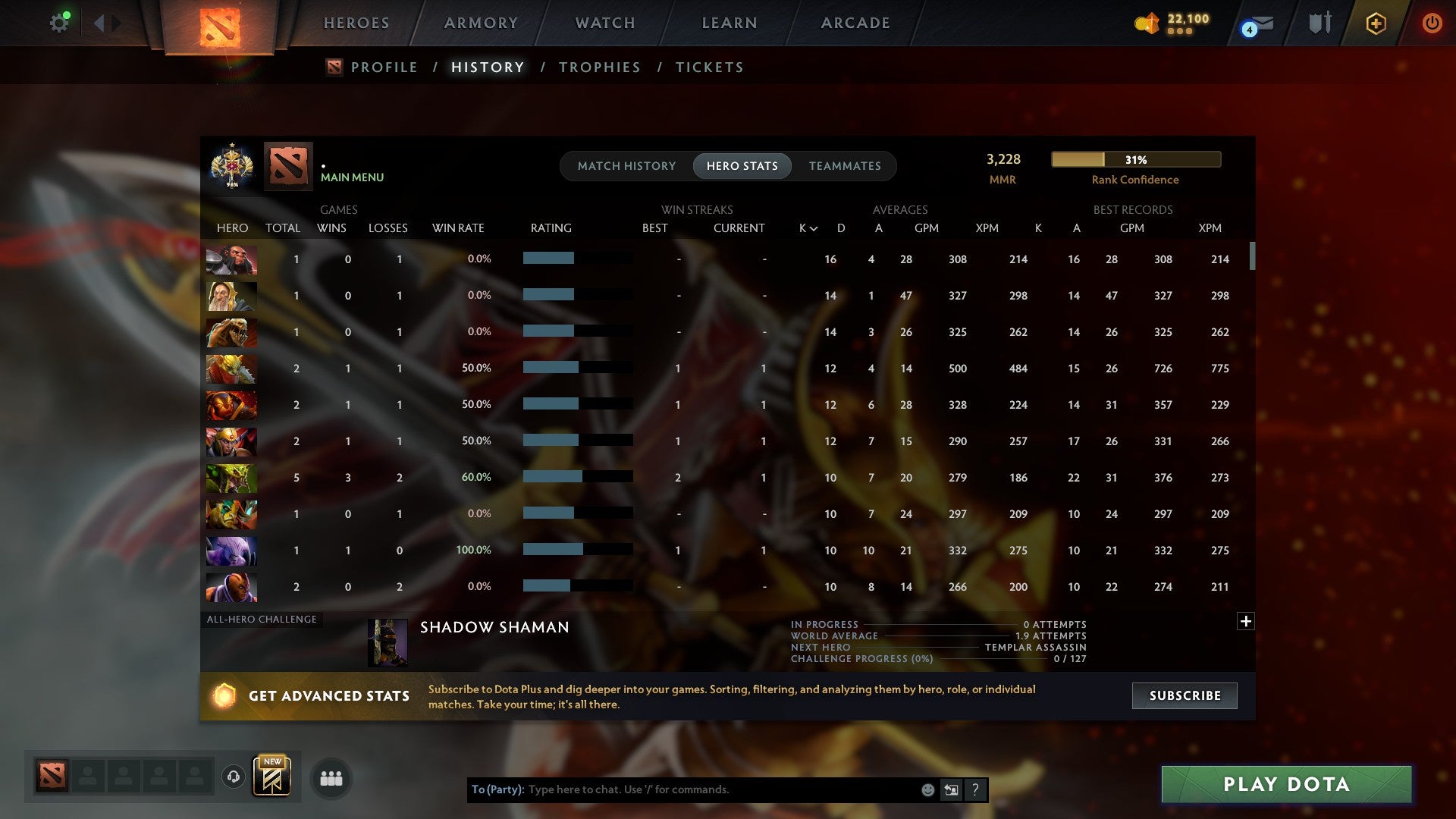Image resolution: width=1456 pixels, height=819 pixels.
Task: Switch to the MATCH HISTORY tab
Action: [626, 165]
